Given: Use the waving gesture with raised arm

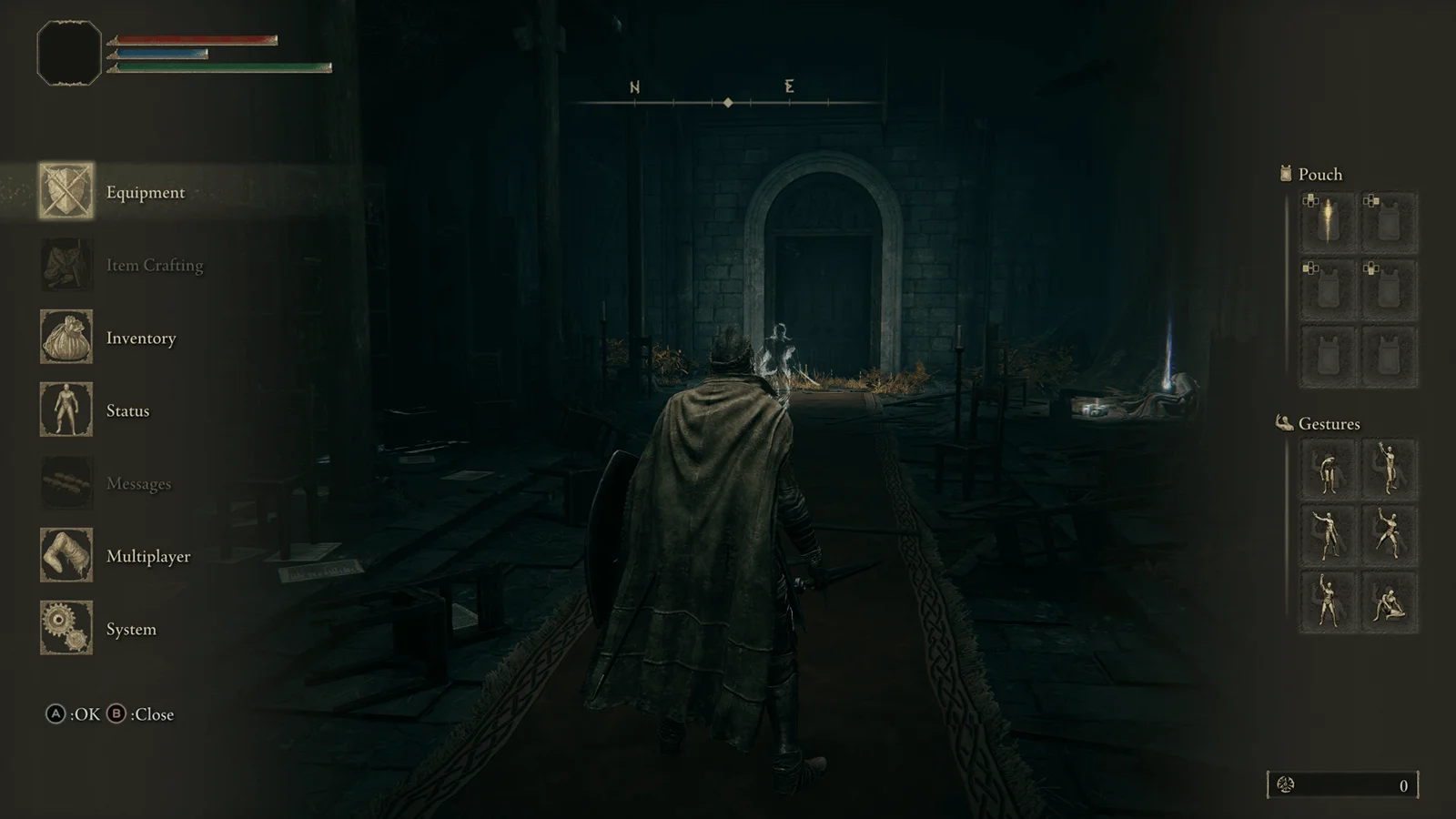Looking at the screenshot, I should [x=1390, y=470].
